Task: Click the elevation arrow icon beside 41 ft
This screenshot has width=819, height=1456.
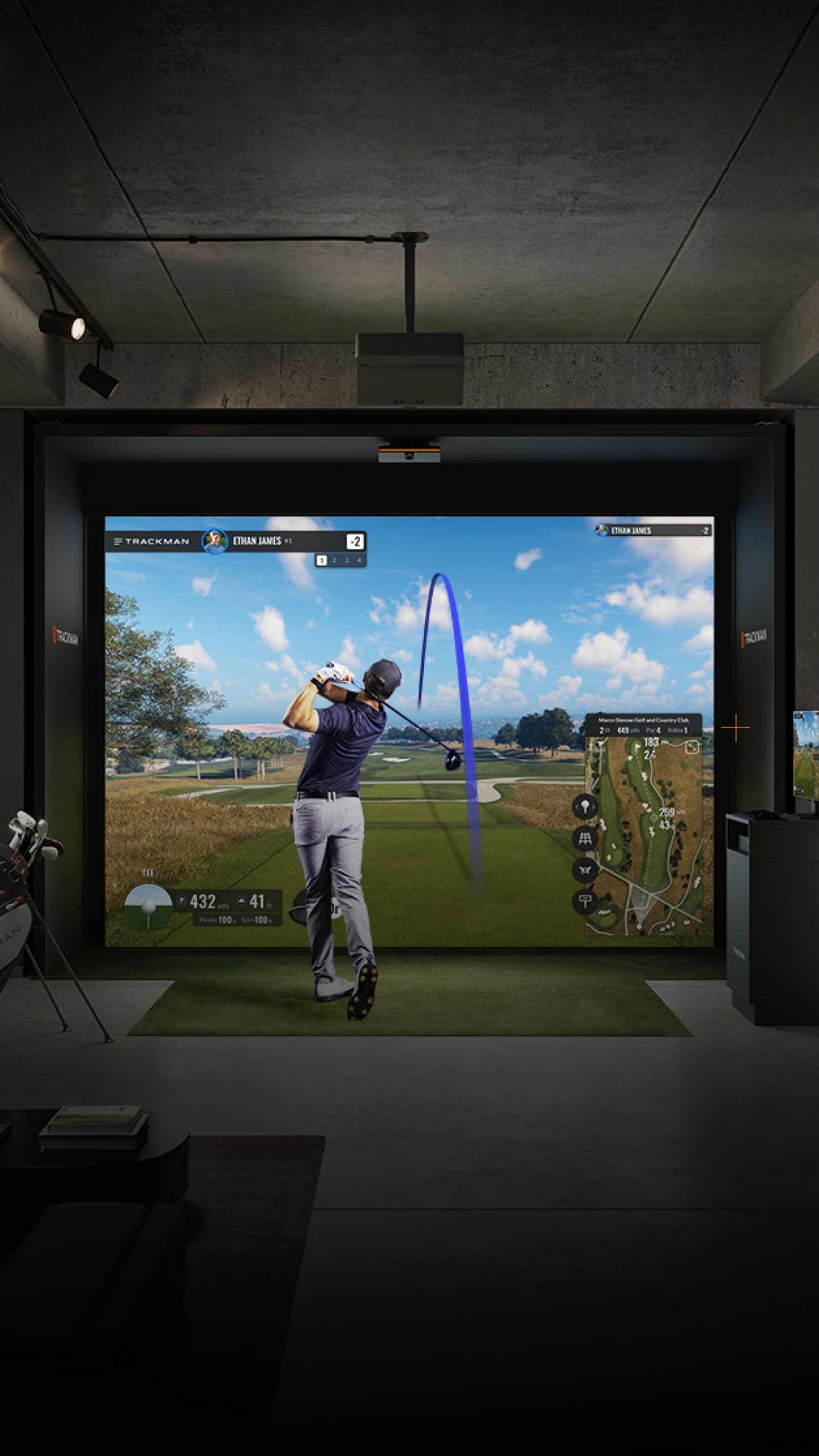Action: coord(241,900)
